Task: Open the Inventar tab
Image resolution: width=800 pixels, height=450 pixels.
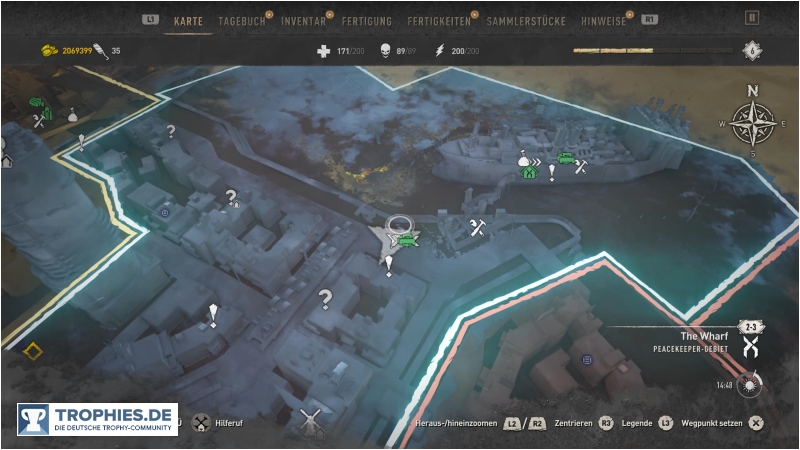Action: (x=303, y=20)
